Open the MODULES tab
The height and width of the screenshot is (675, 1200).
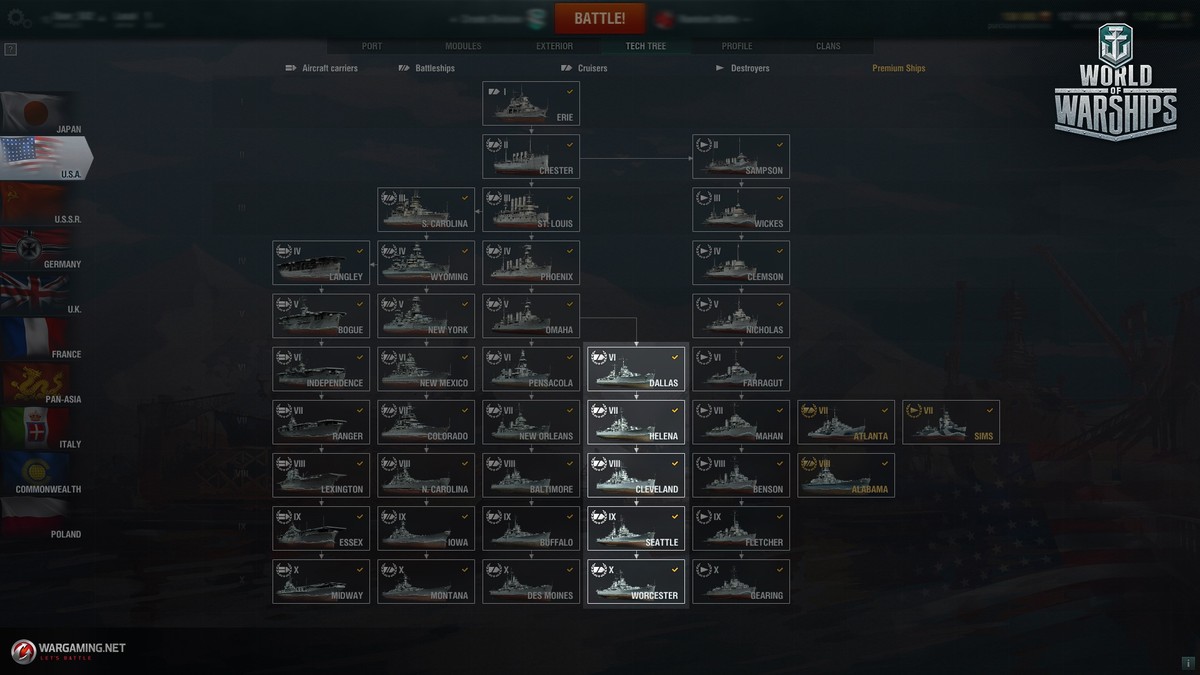click(x=463, y=46)
